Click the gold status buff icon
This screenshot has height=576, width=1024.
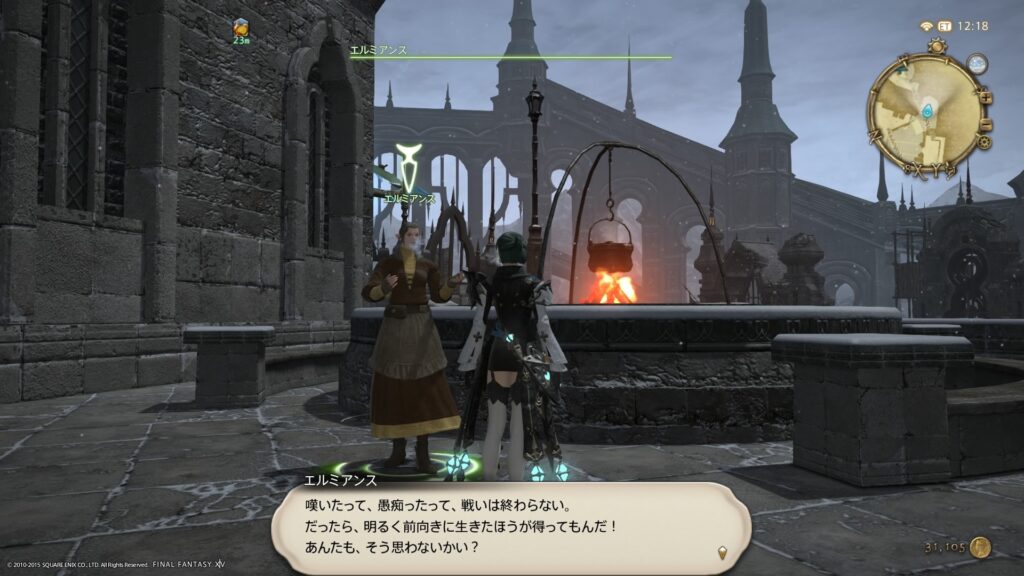point(241,28)
